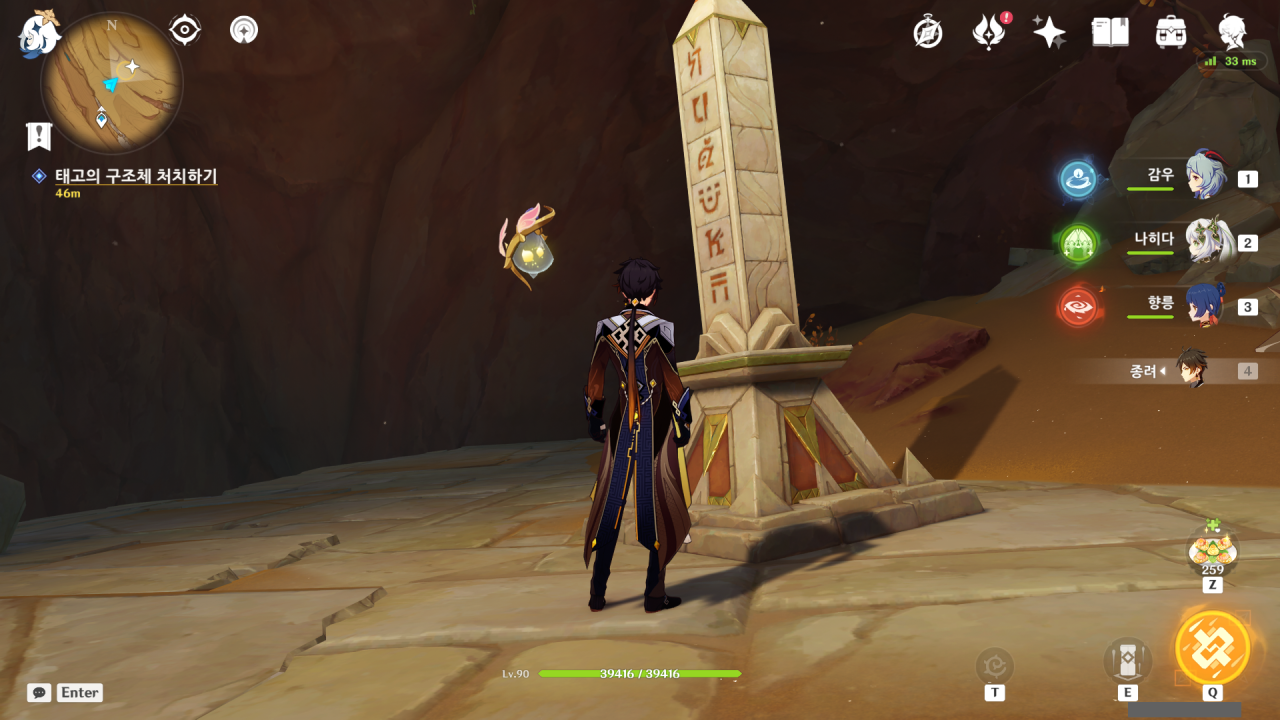1280x720 pixels.
Task: Select the tracked quest 태고의 구조체 처치하기
Action: click(x=135, y=176)
